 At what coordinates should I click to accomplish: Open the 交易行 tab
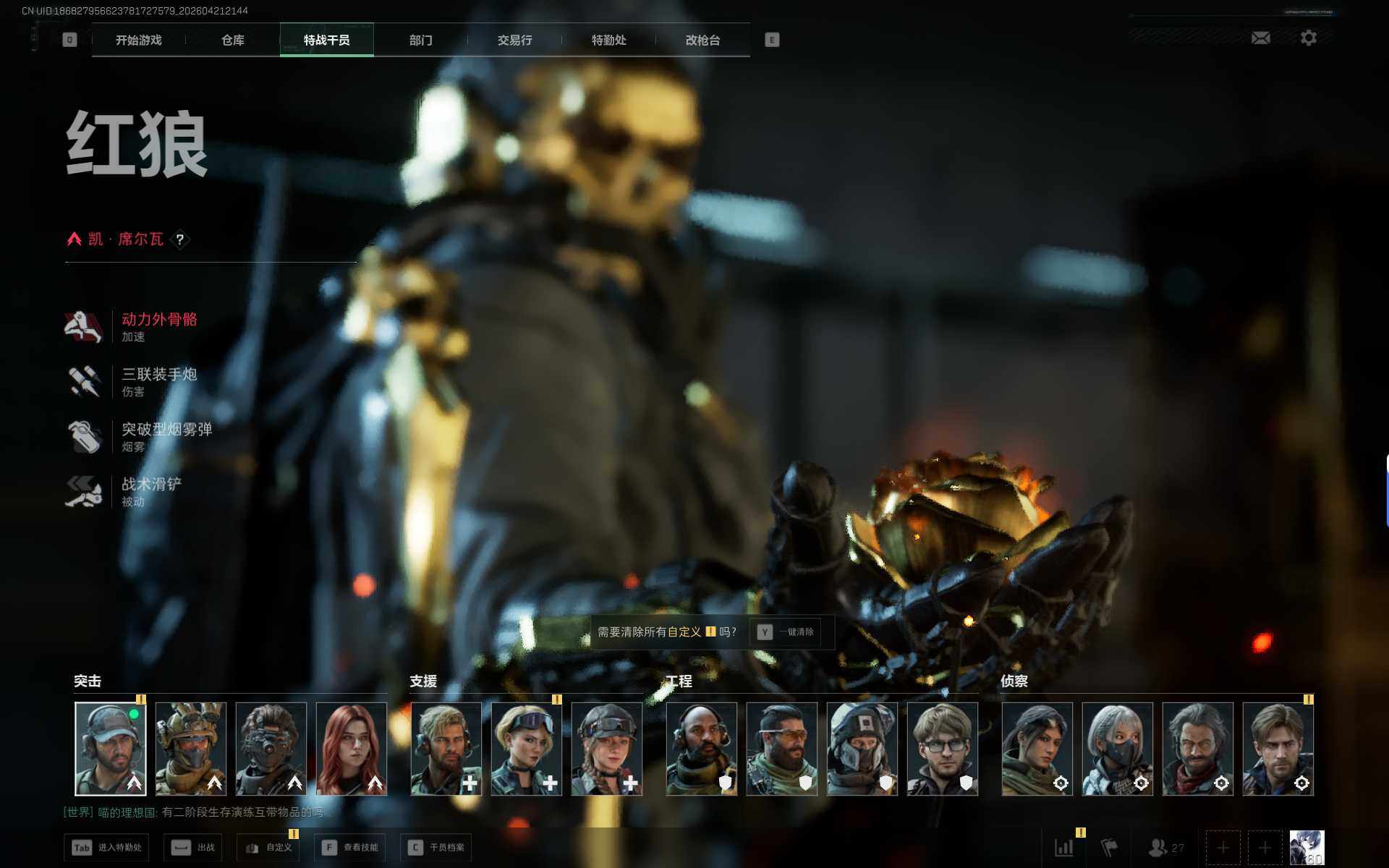(514, 41)
